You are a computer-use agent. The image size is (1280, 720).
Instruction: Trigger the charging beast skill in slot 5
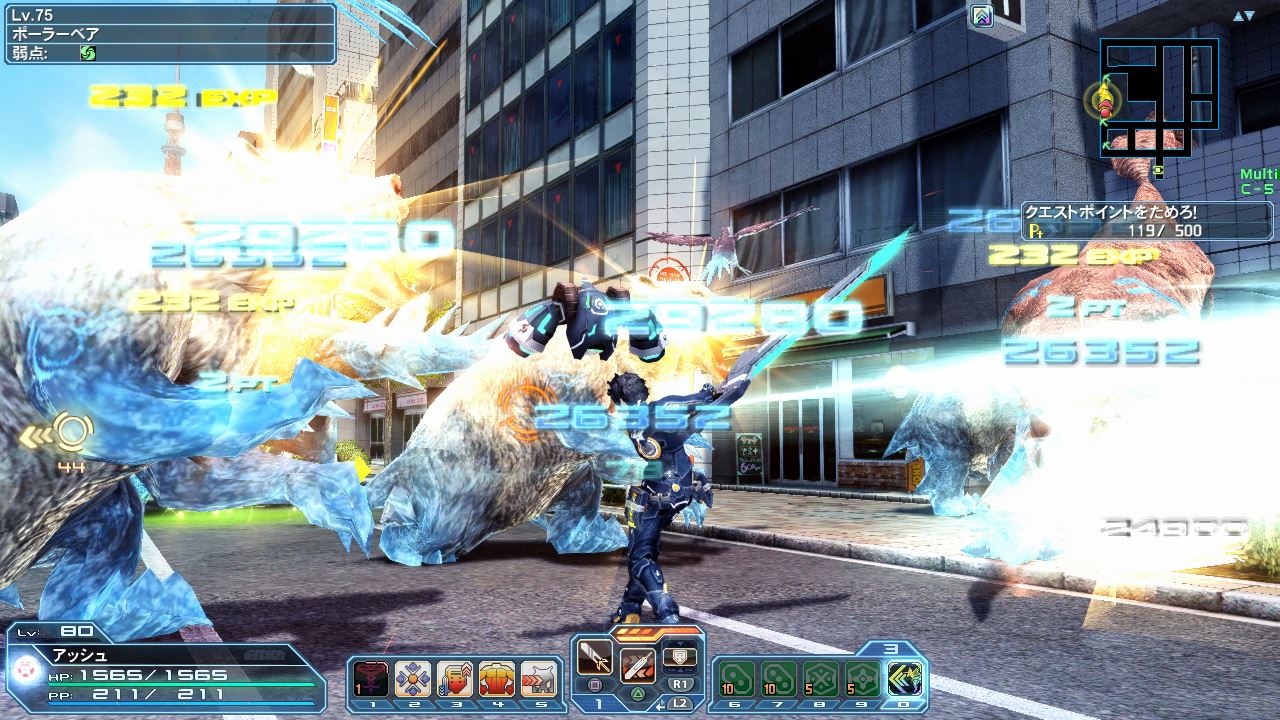point(538,679)
